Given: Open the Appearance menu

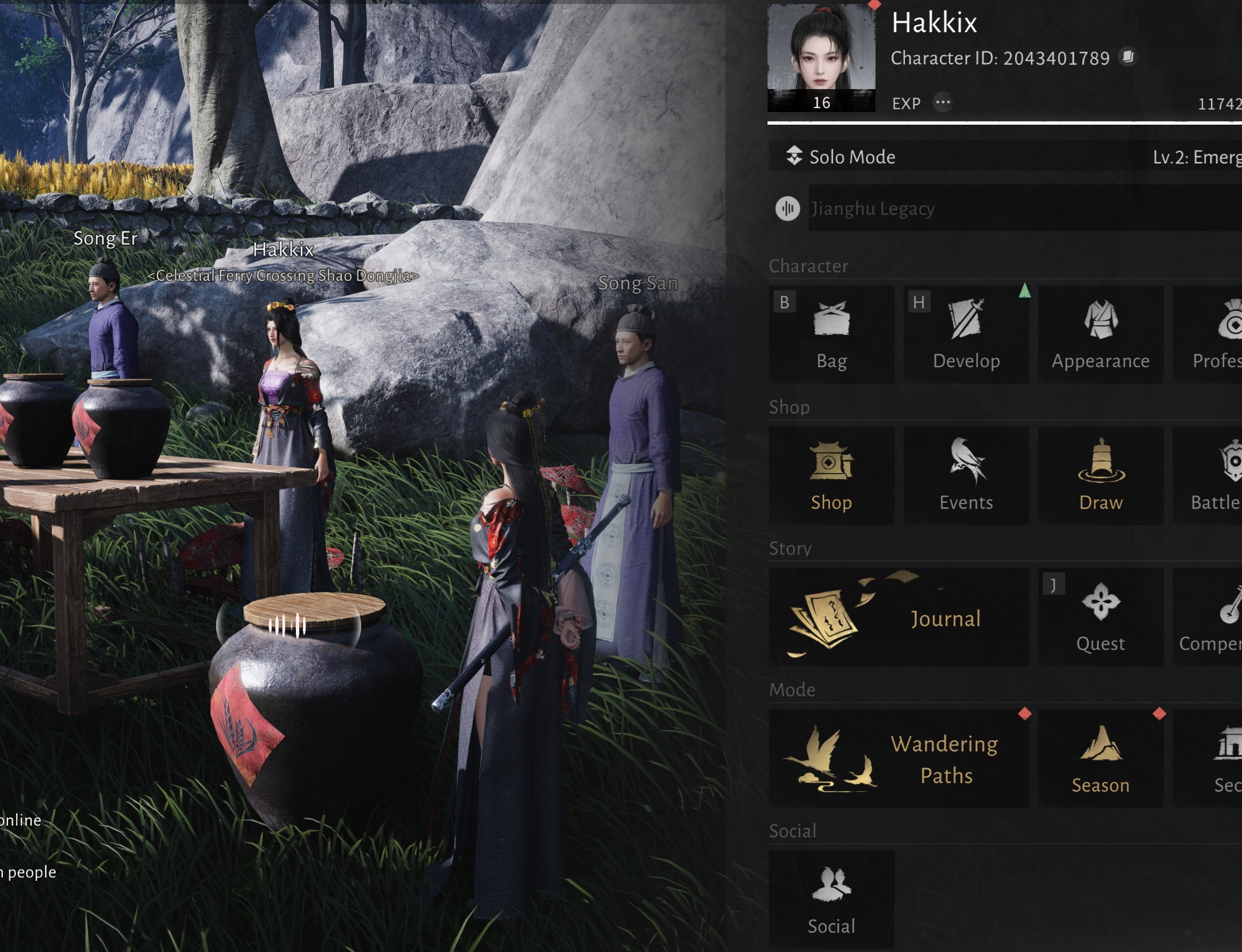Looking at the screenshot, I should (1100, 335).
